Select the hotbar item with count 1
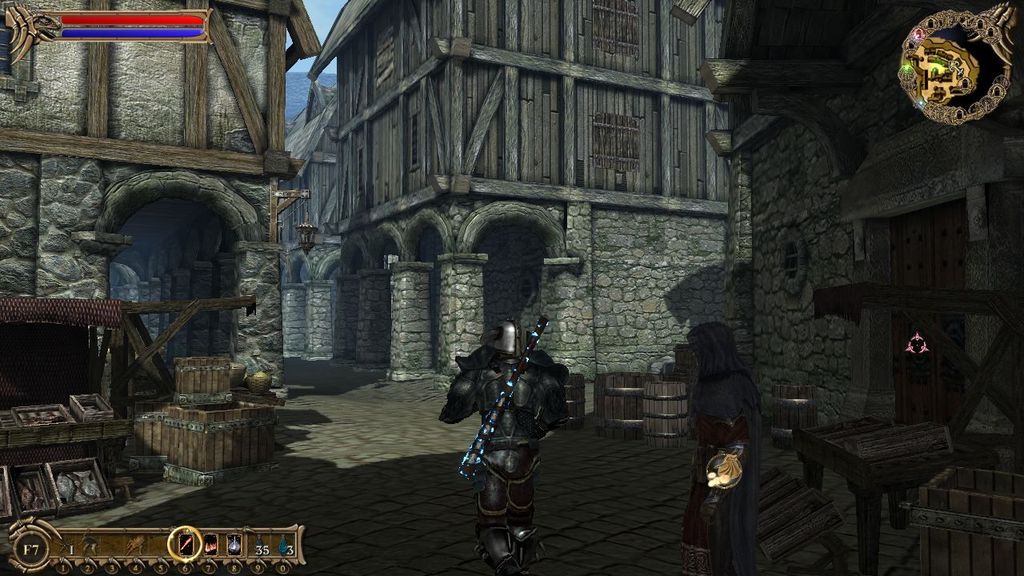The width and height of the screenshot is (1024, 576). 67,545
